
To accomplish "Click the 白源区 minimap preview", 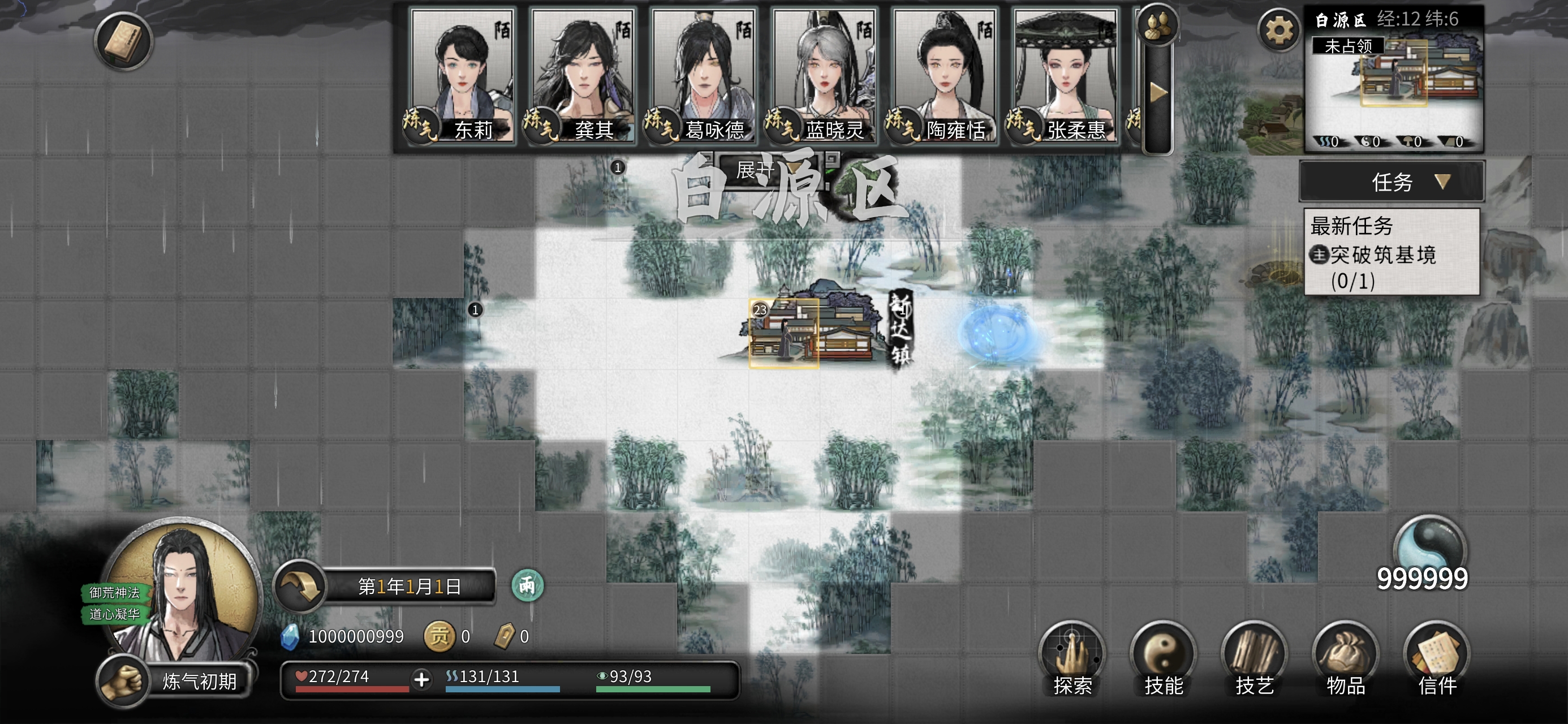I will click(1393, 87).
